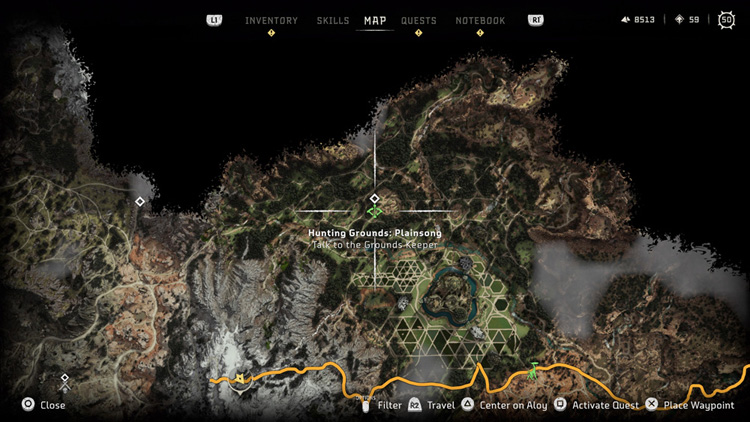This screenshot has height=422, width=750.
Task: Open the Skills tab
Action: (x=333, y=21)
